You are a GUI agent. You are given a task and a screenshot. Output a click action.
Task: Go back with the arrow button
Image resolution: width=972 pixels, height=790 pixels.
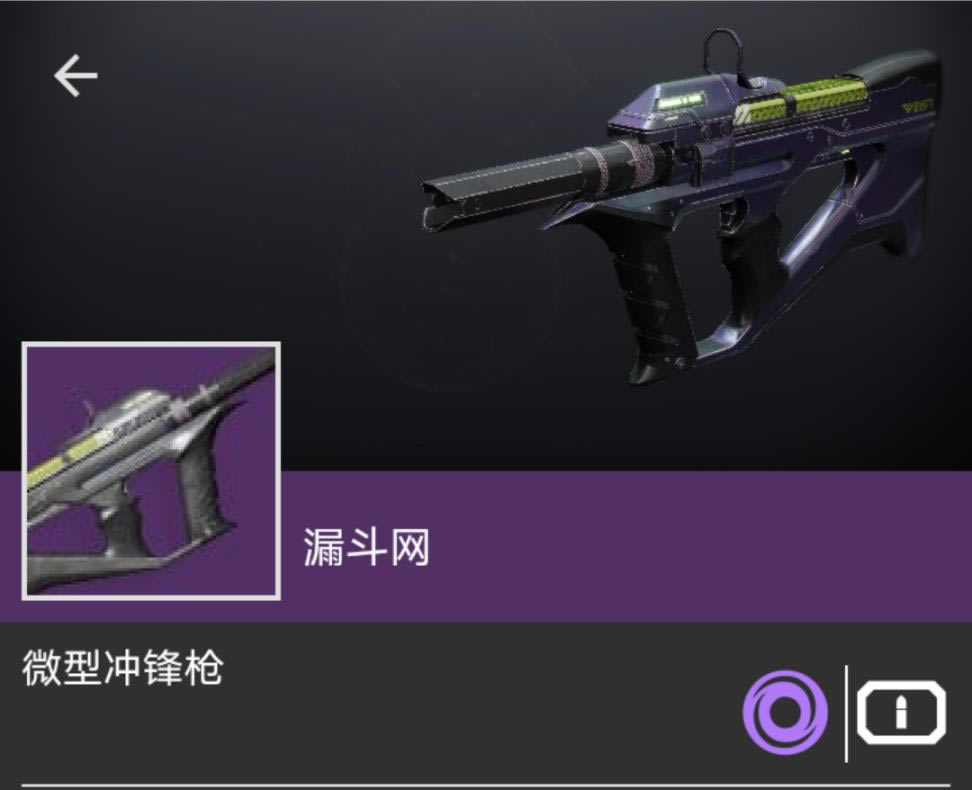pyautogui.click(x=75, y=76)
